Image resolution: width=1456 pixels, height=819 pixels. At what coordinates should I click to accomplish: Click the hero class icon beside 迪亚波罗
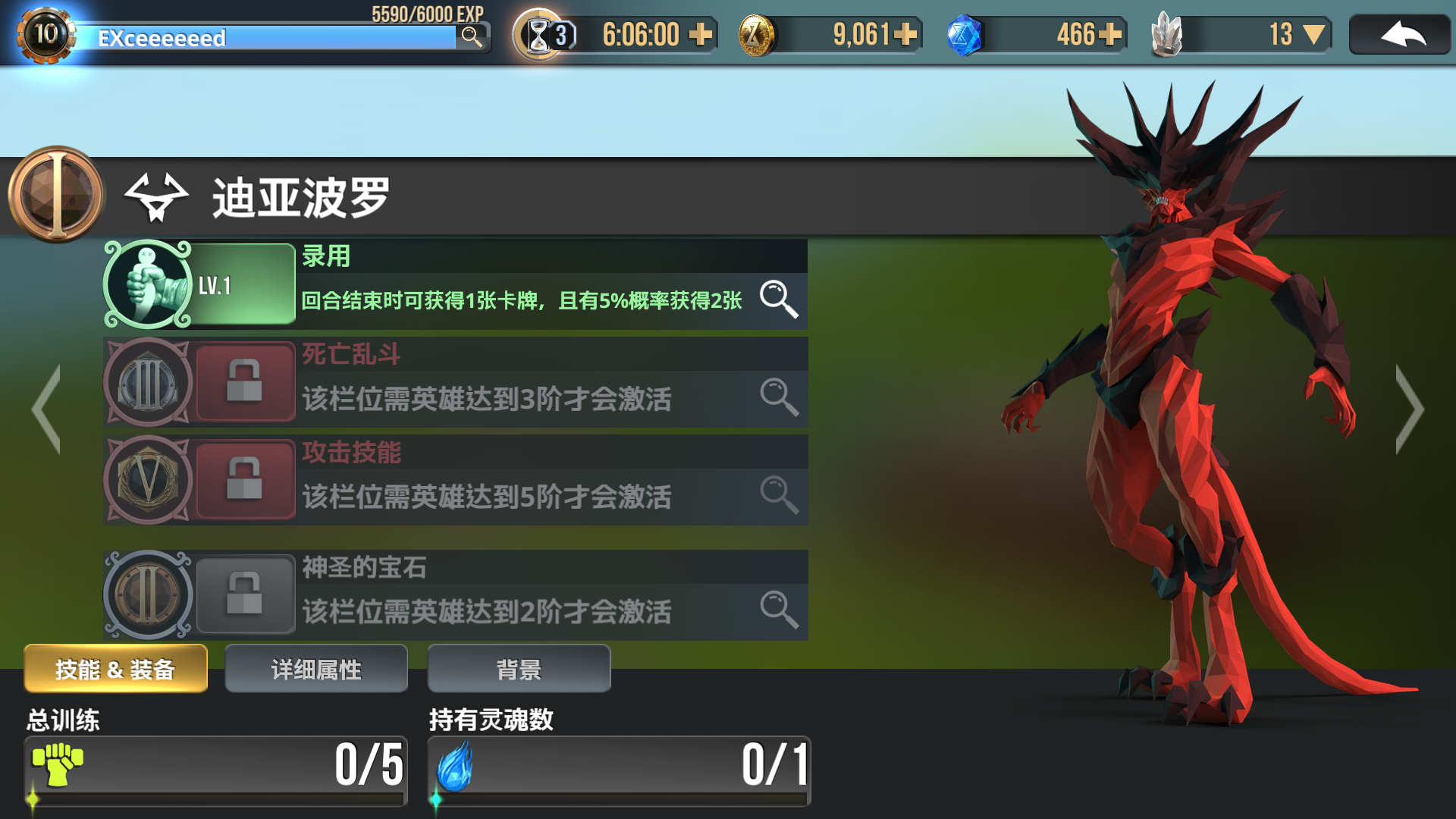click(x=157, y=199)
